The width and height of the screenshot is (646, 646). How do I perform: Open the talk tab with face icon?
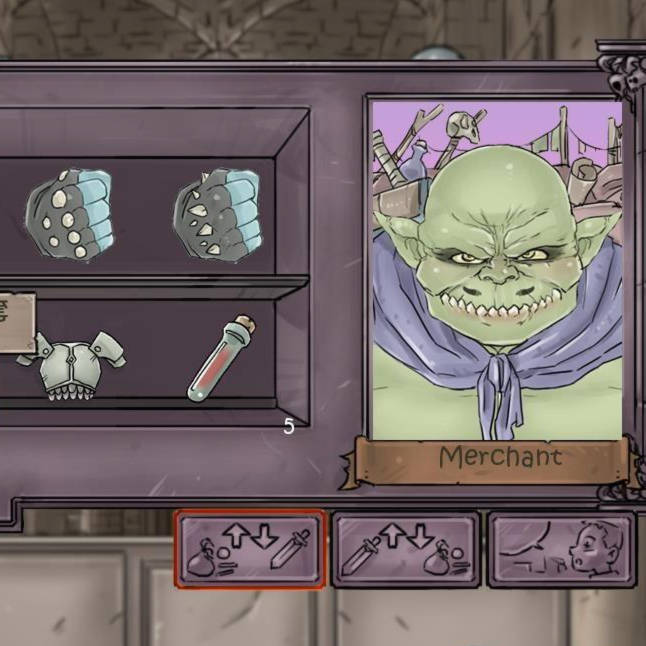tap(561, 549)
